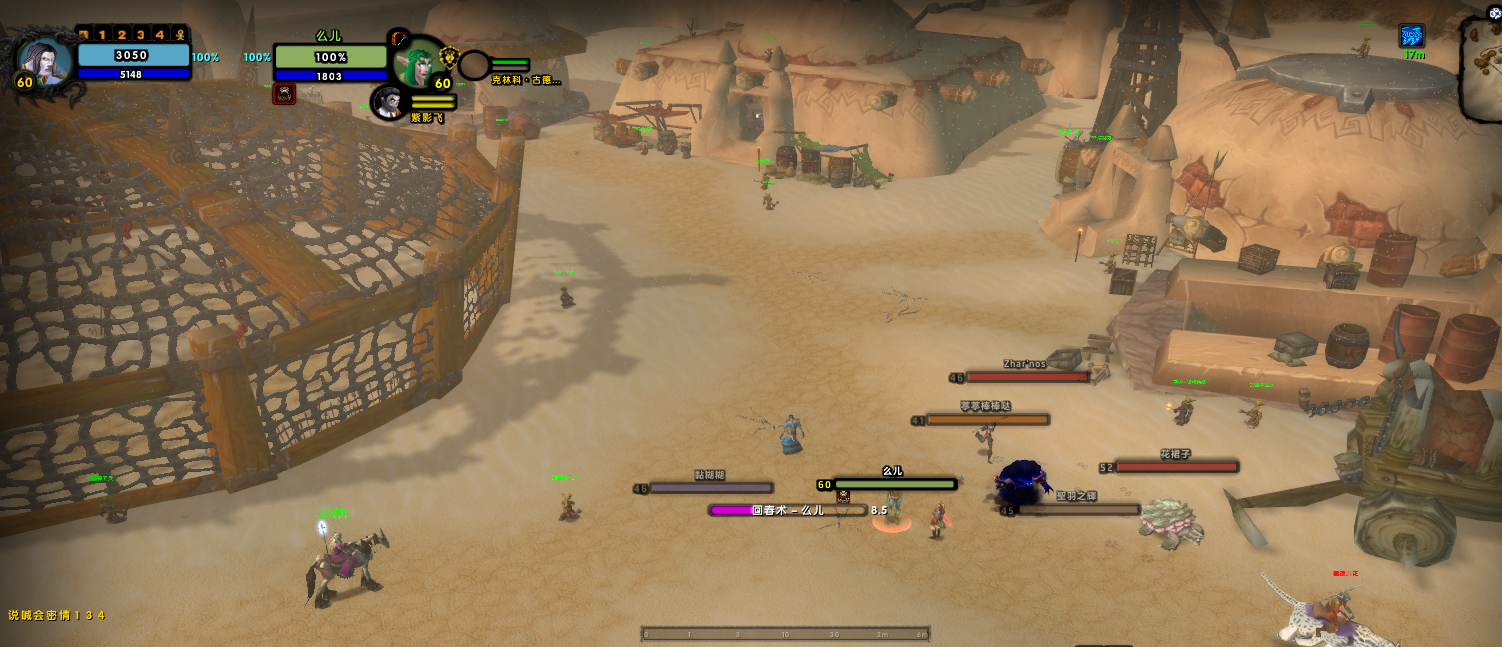Select the number 2 button above player frame

point(121,35)
